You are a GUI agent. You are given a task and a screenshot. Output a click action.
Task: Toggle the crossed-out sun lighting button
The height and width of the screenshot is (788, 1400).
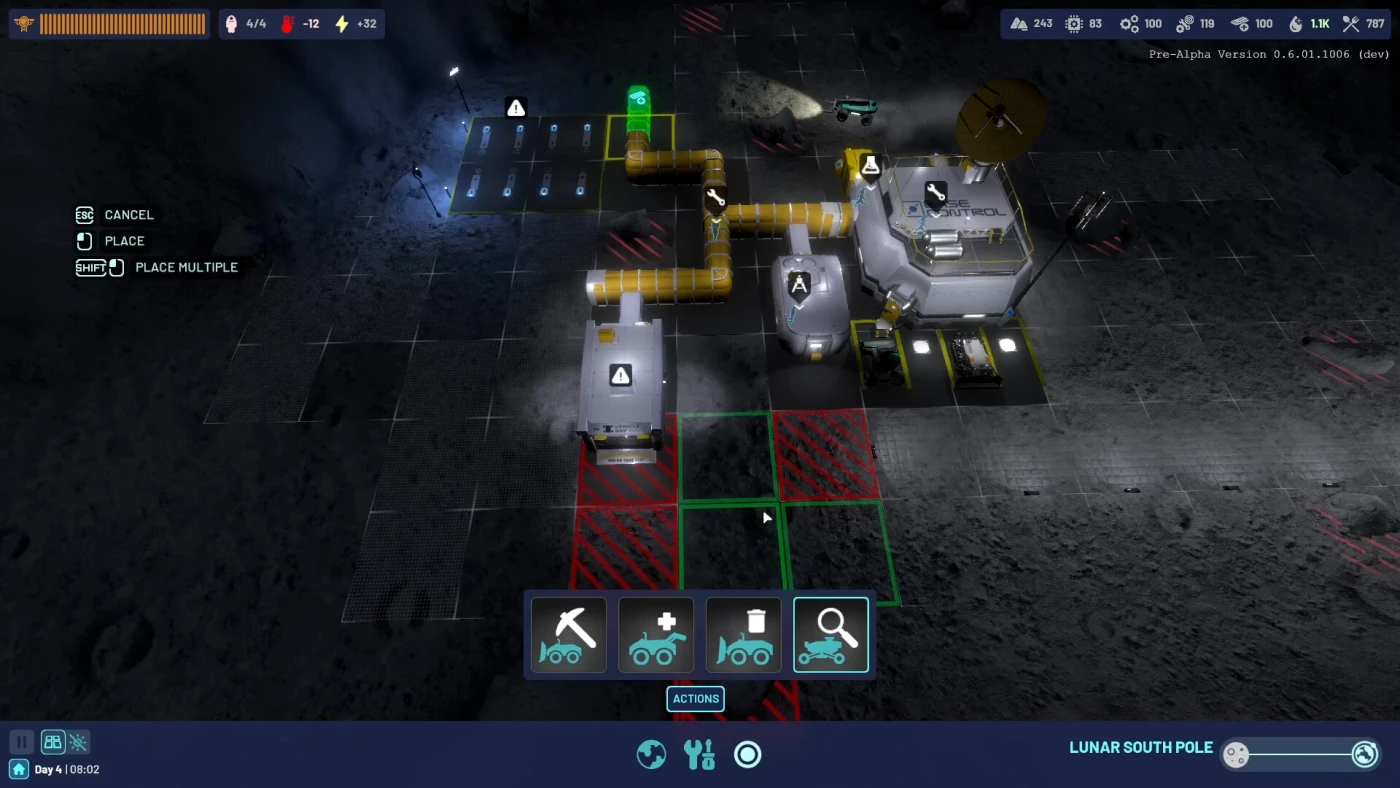click(x=79, y=742)
